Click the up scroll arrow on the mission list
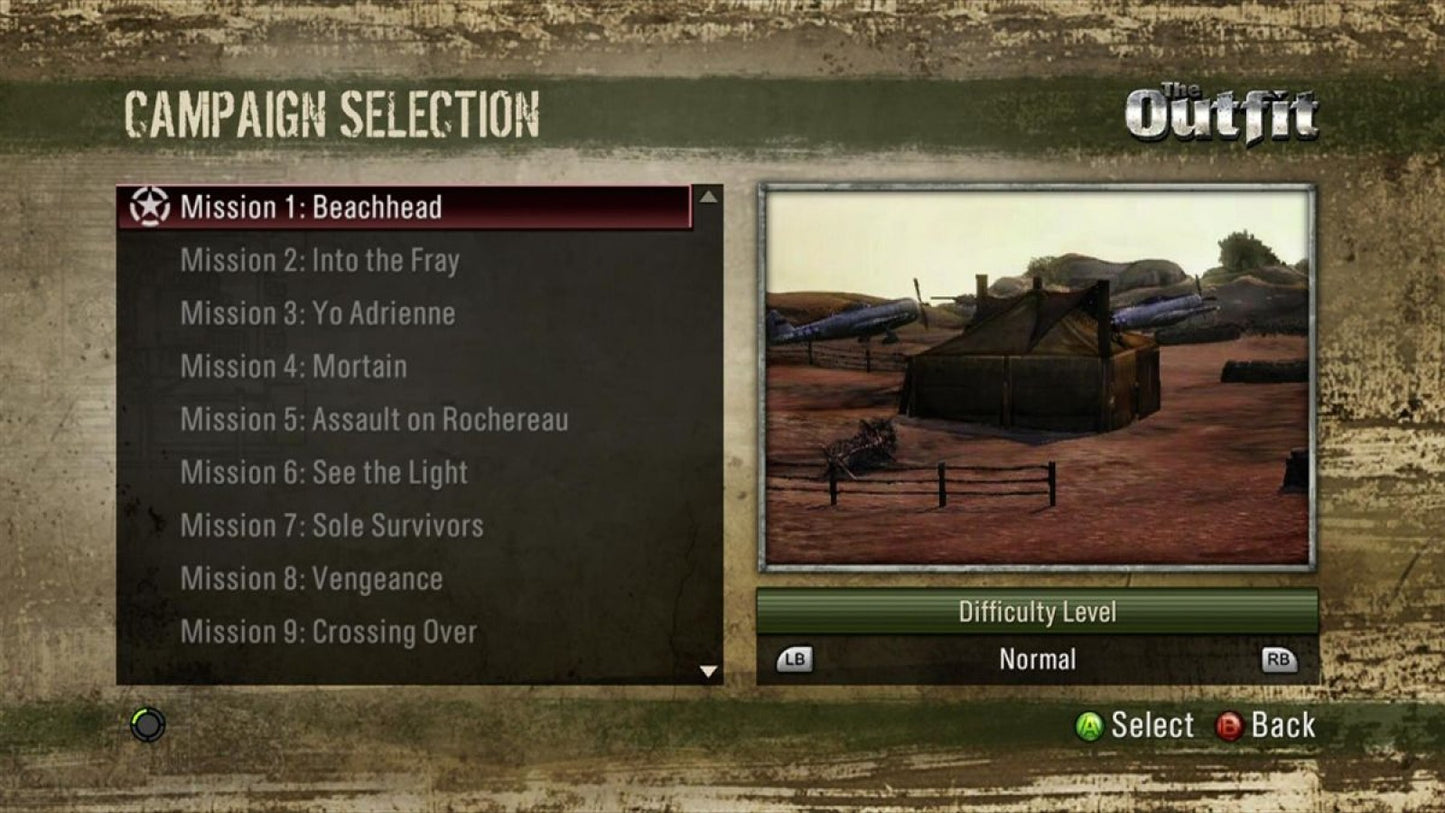1445x813 pixels. pos(710,197)
